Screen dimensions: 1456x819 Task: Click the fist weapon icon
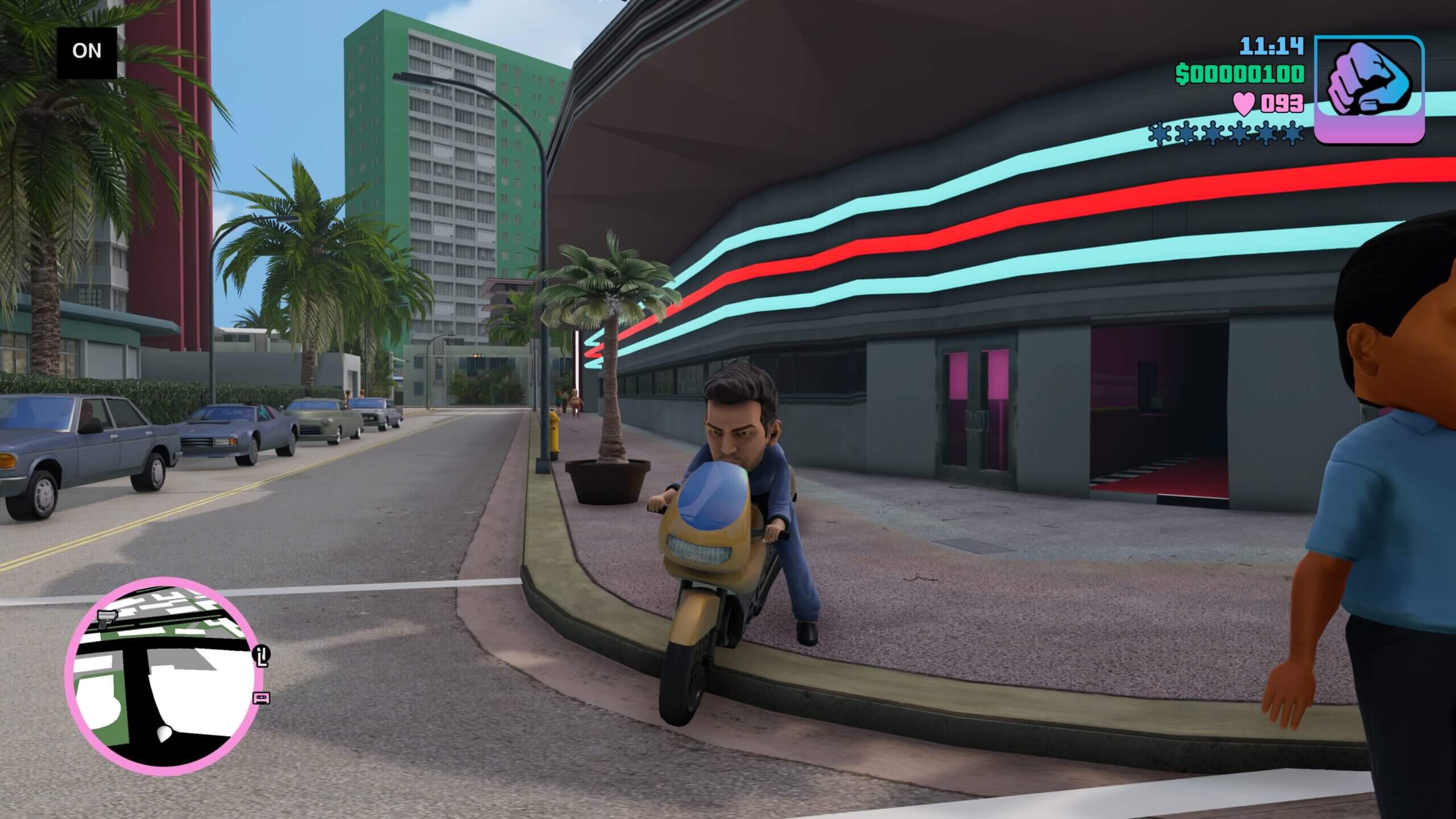(x=1368, y=90)
